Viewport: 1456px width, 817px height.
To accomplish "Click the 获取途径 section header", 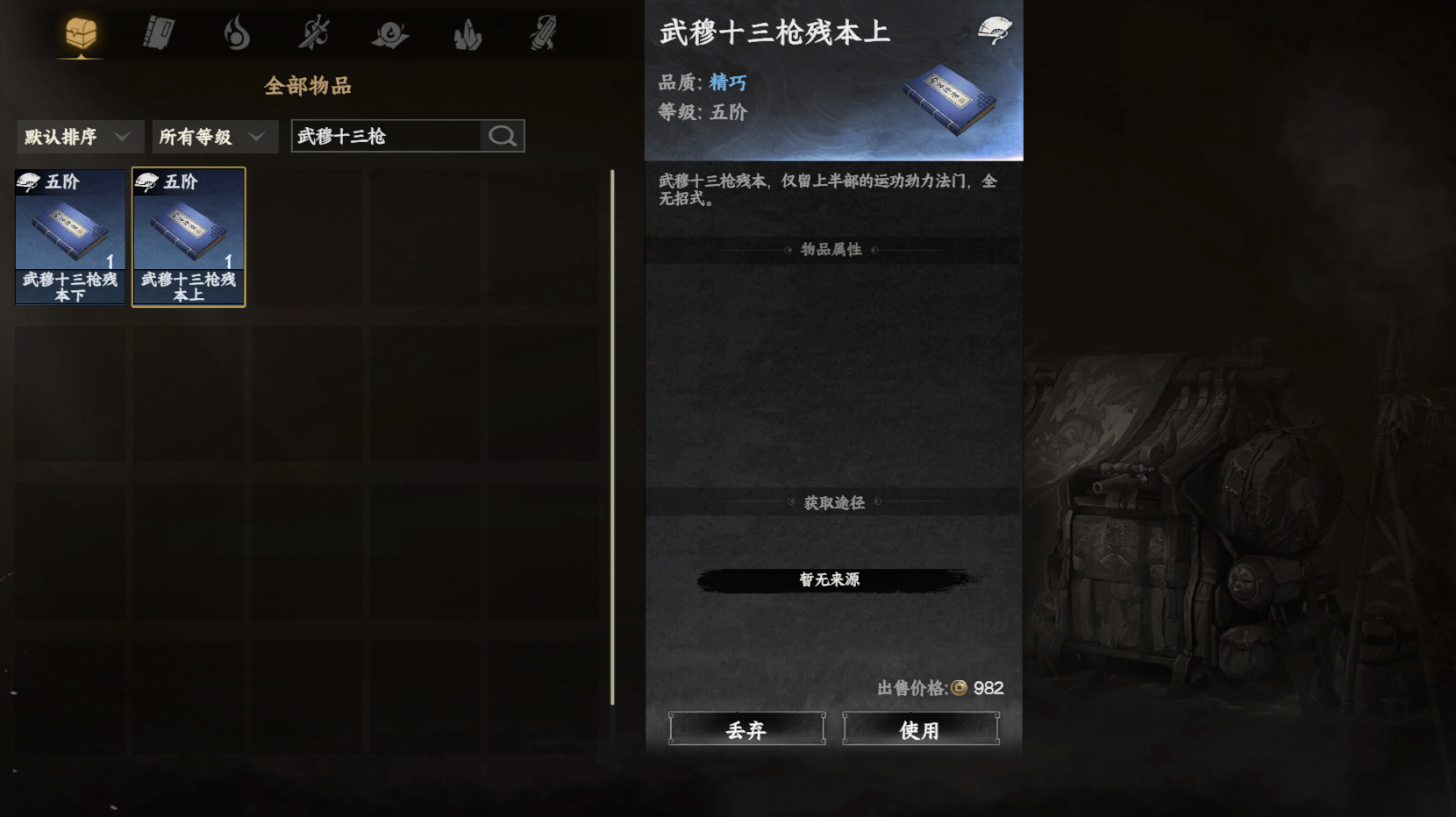I will (831, 502).
